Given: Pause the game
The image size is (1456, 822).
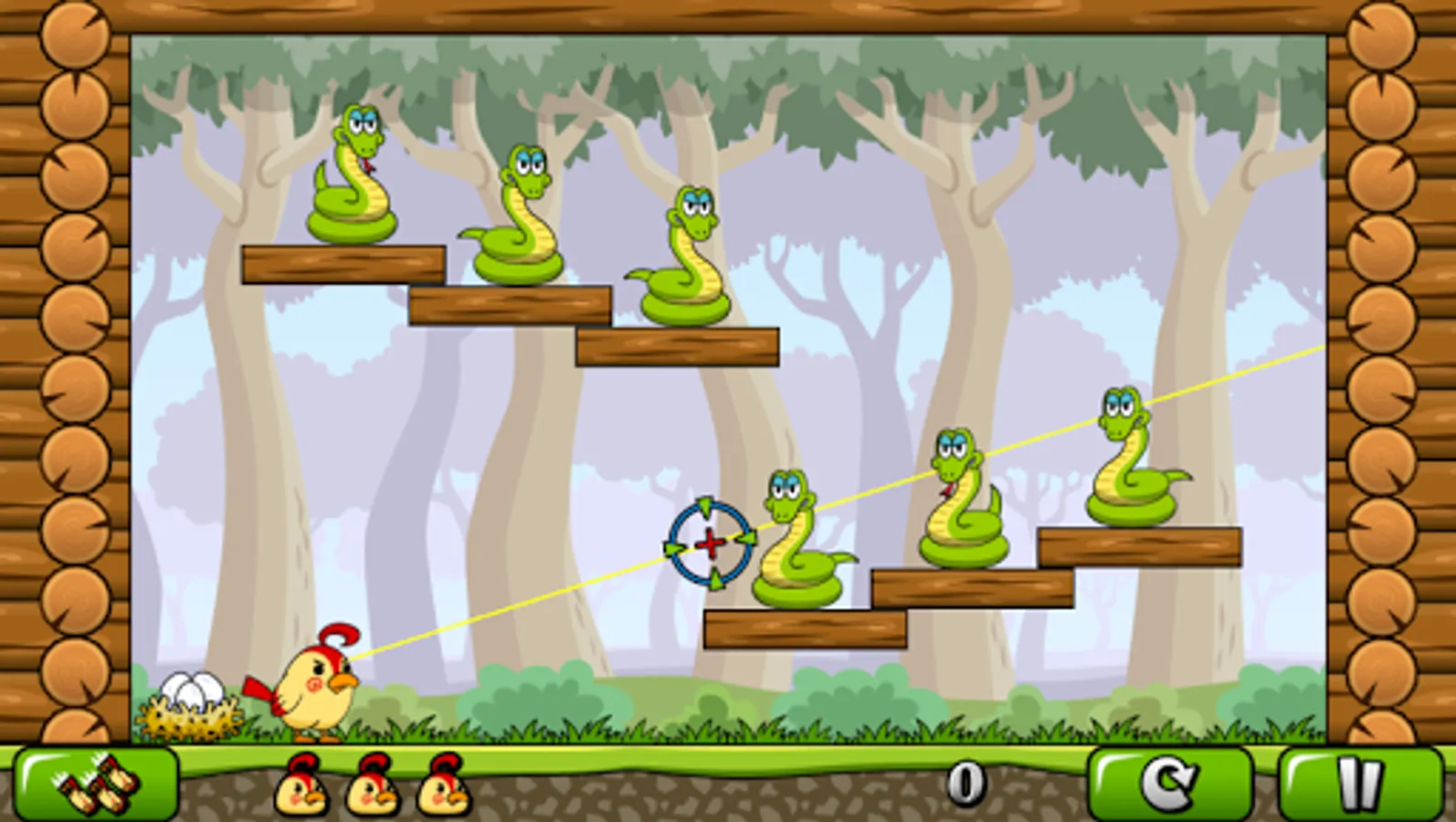Looking at the screenshot, I should pyautogui.click(x=1358, y=785).
